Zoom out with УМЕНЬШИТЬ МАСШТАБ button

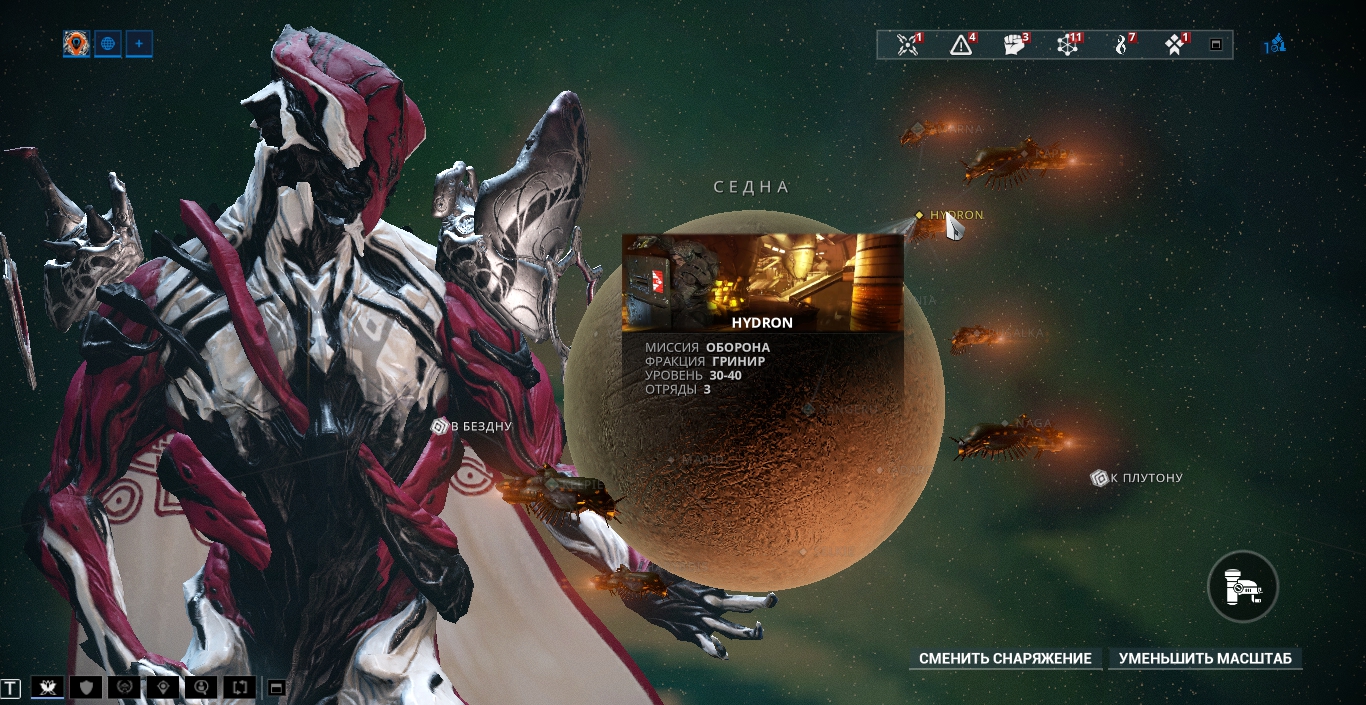pos(1205,659)
